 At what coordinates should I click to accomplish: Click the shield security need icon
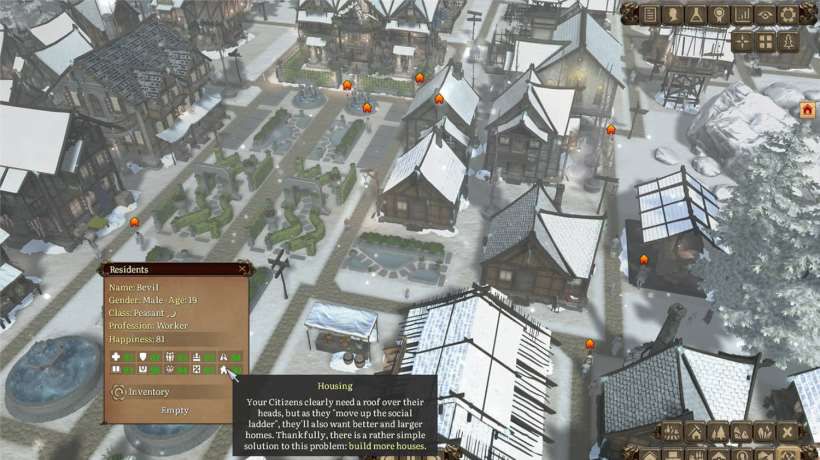click(x=143, y=356)
